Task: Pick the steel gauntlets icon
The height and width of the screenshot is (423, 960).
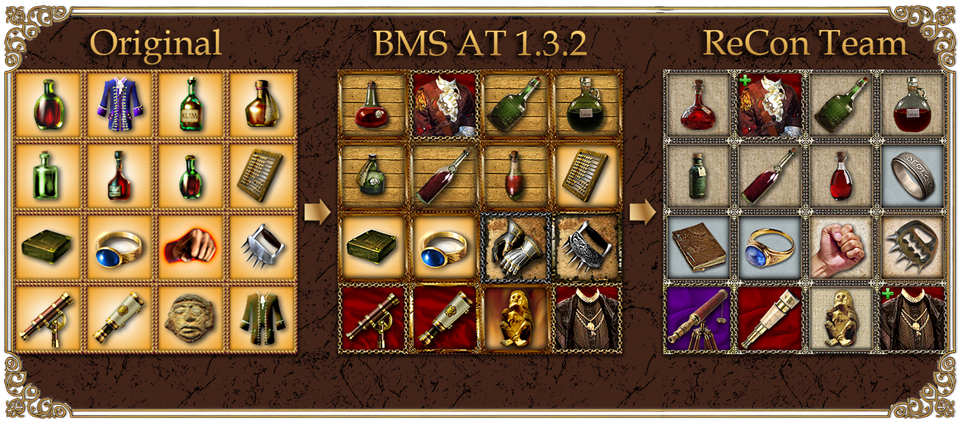Action: pyautogui.click(x=515, y=246)
